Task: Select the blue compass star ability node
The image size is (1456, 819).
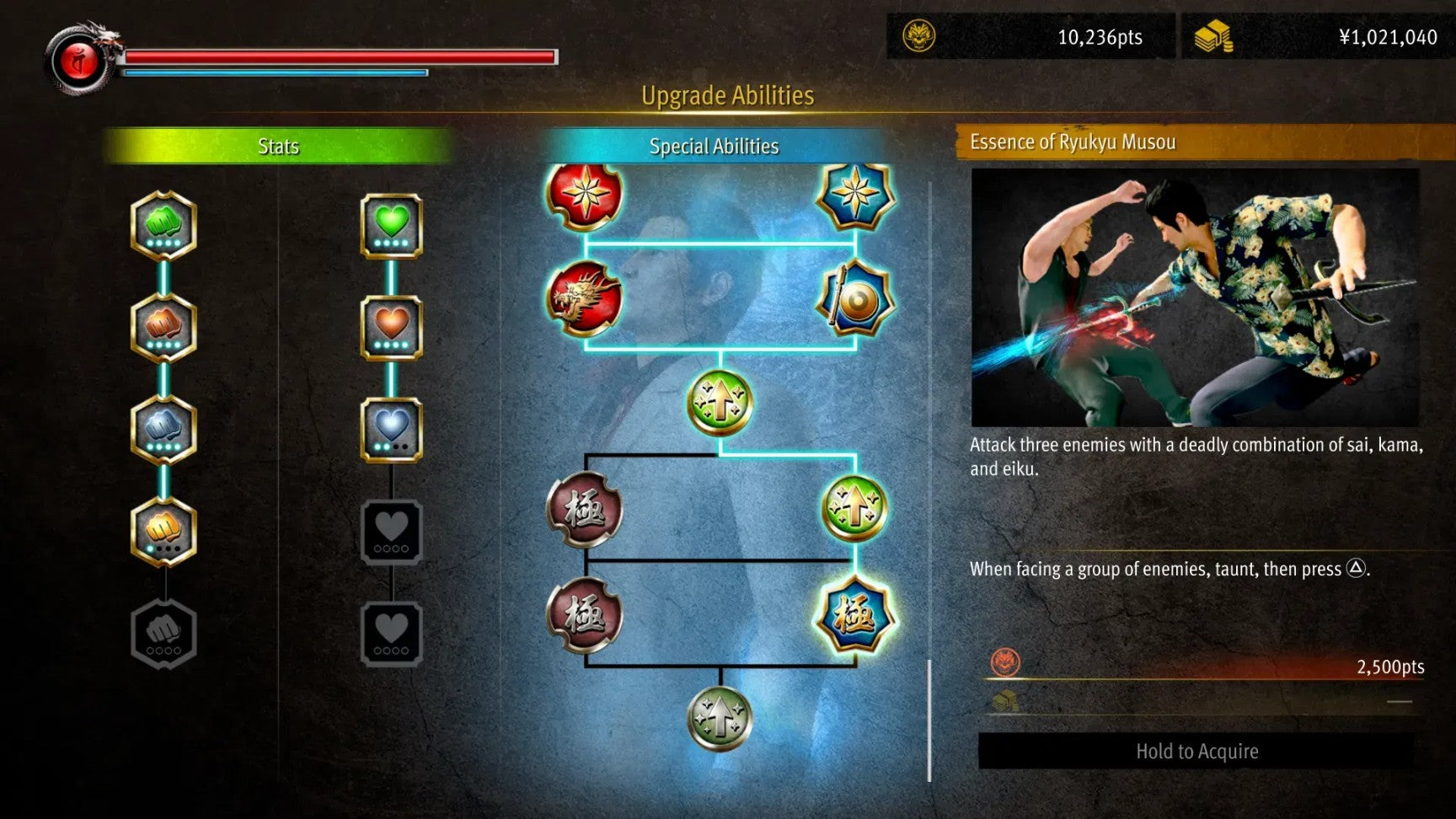Action: [855, 195]
